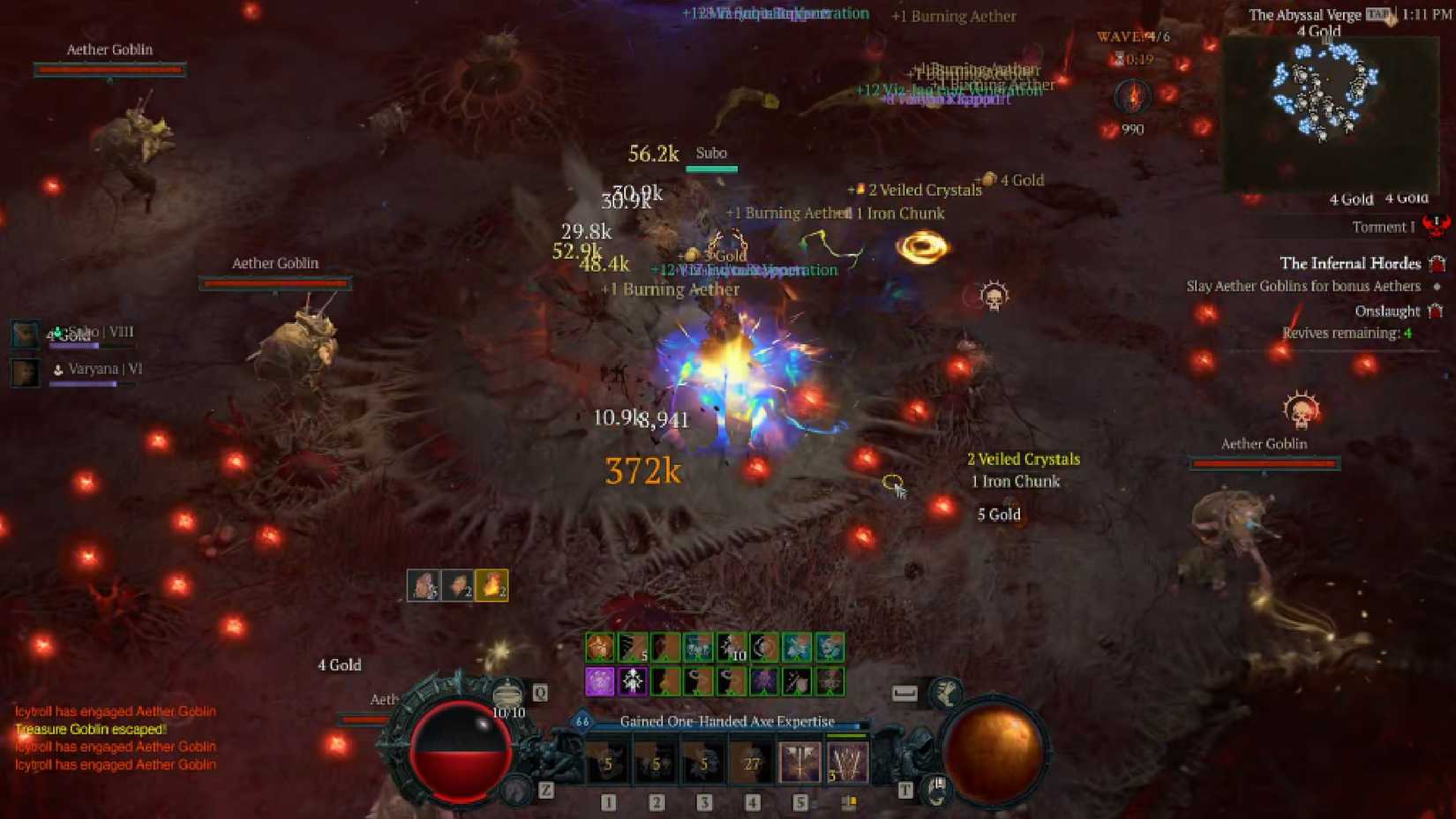Click the health potion icon next to Q
The width and height of the screenshot is (1456, 819).
508,694
